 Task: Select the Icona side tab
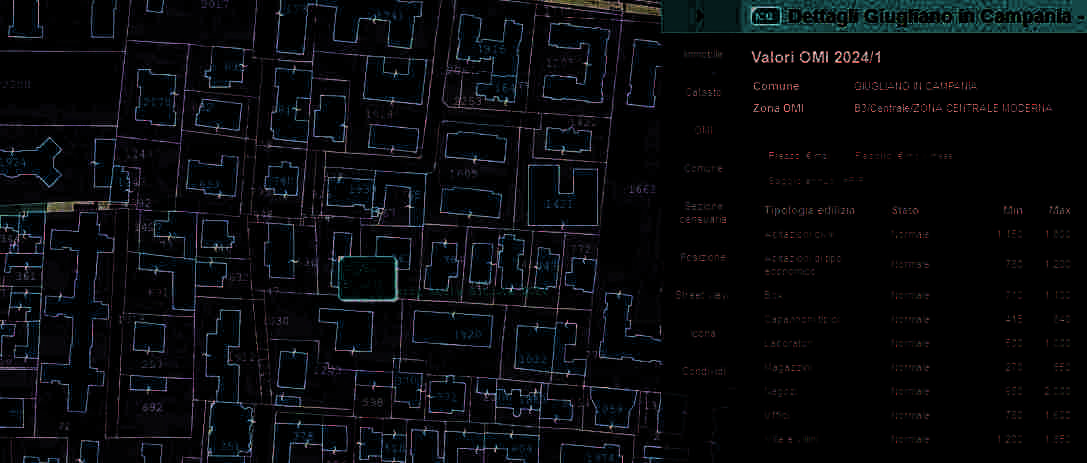click(702, 333)
